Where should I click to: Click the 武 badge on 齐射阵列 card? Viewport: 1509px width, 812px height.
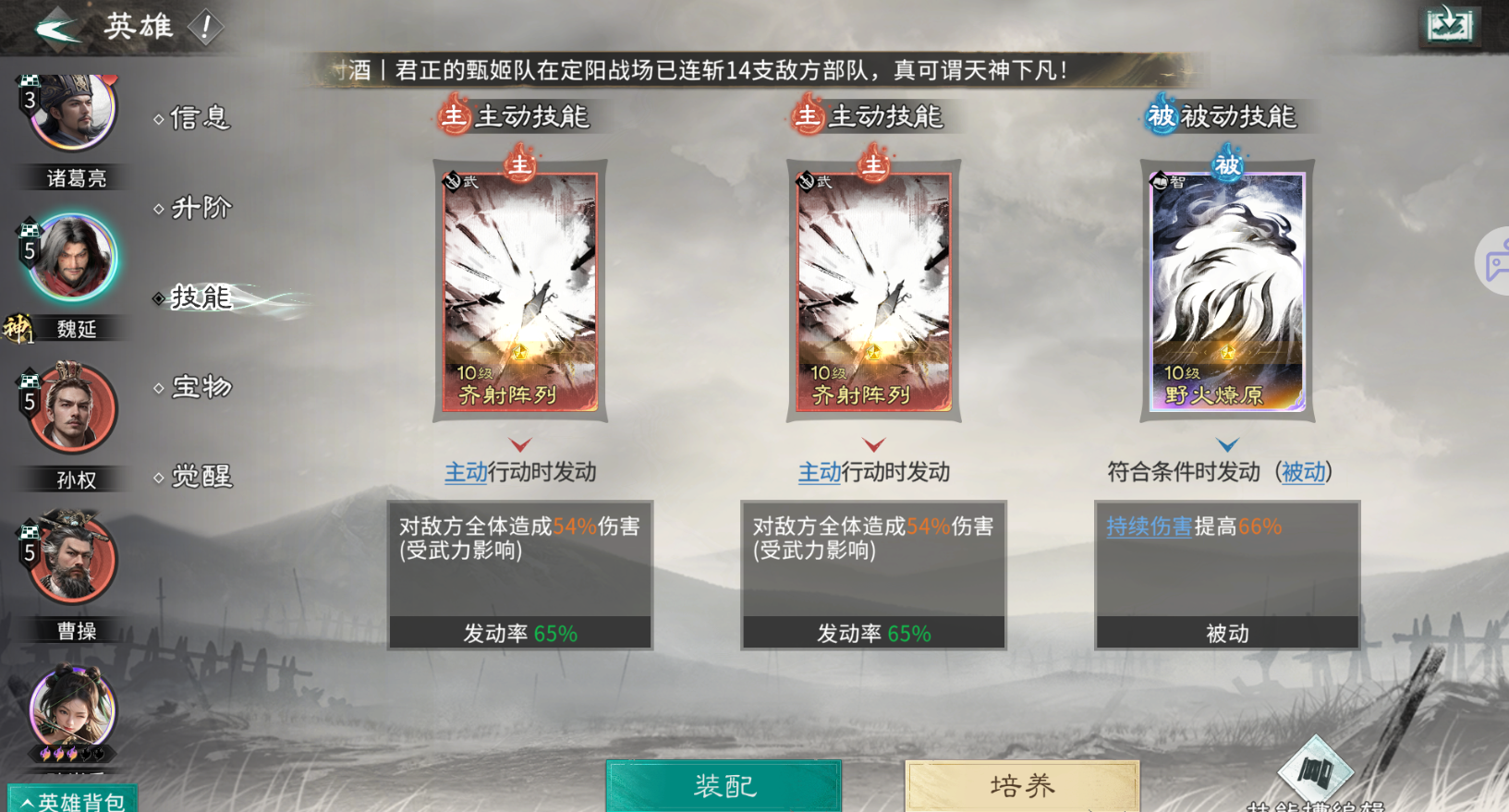(x=455, y=180)
